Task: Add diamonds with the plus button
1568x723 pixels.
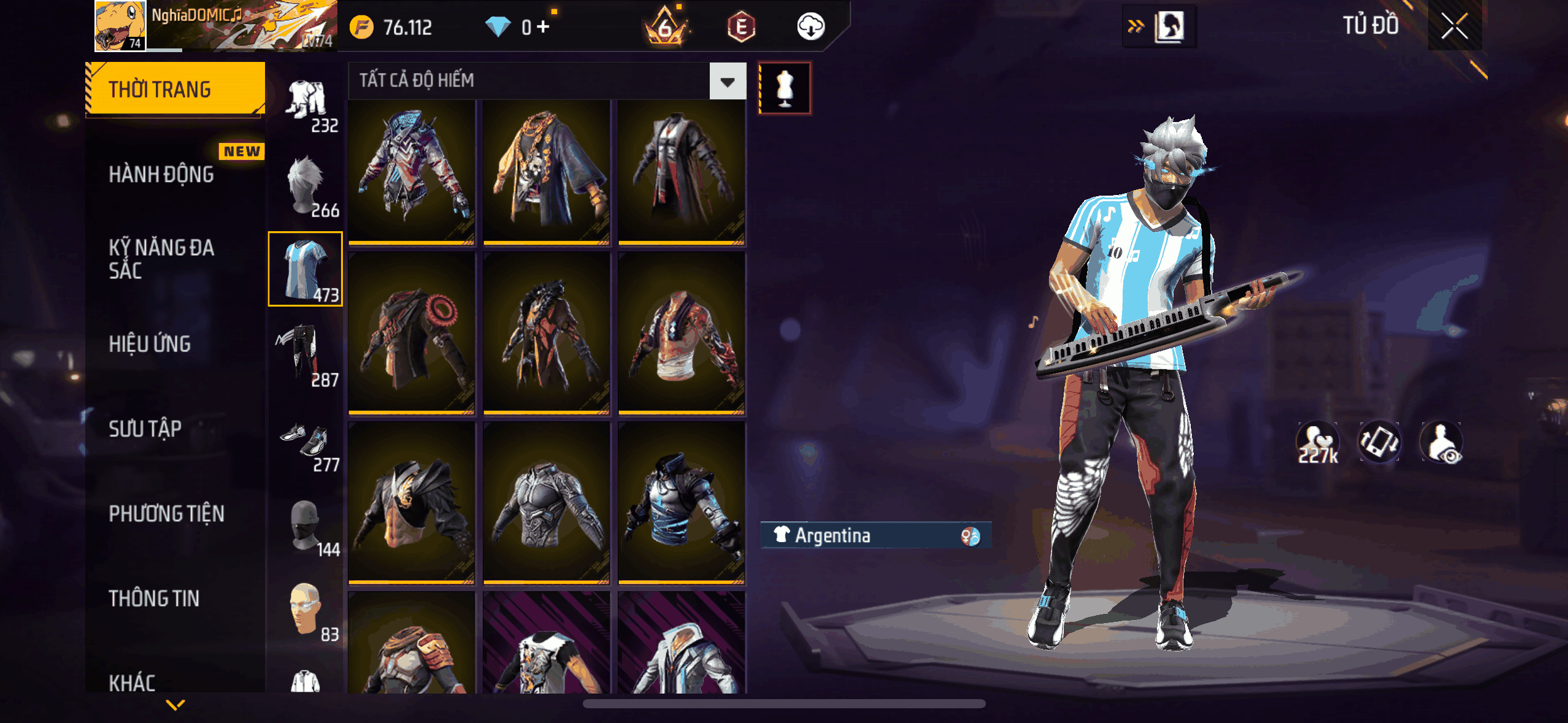Action: 544,26
